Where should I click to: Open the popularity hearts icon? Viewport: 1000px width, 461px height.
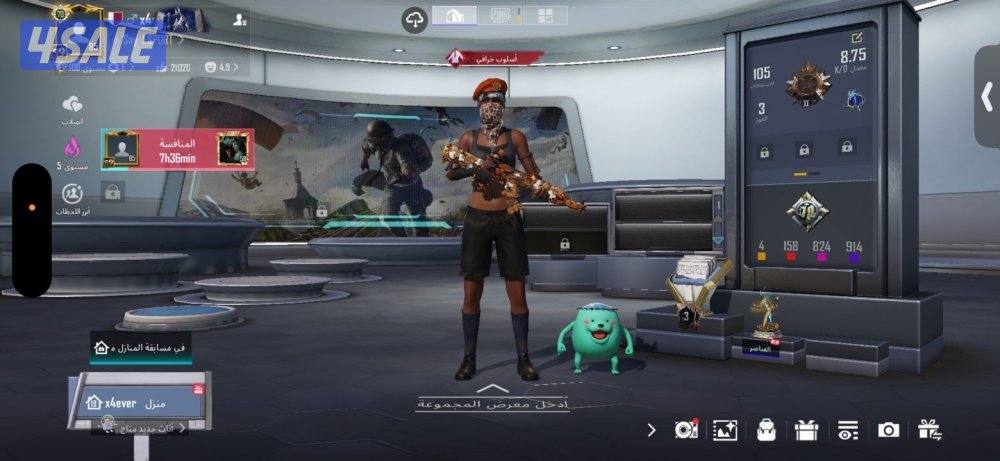[72, 105]
